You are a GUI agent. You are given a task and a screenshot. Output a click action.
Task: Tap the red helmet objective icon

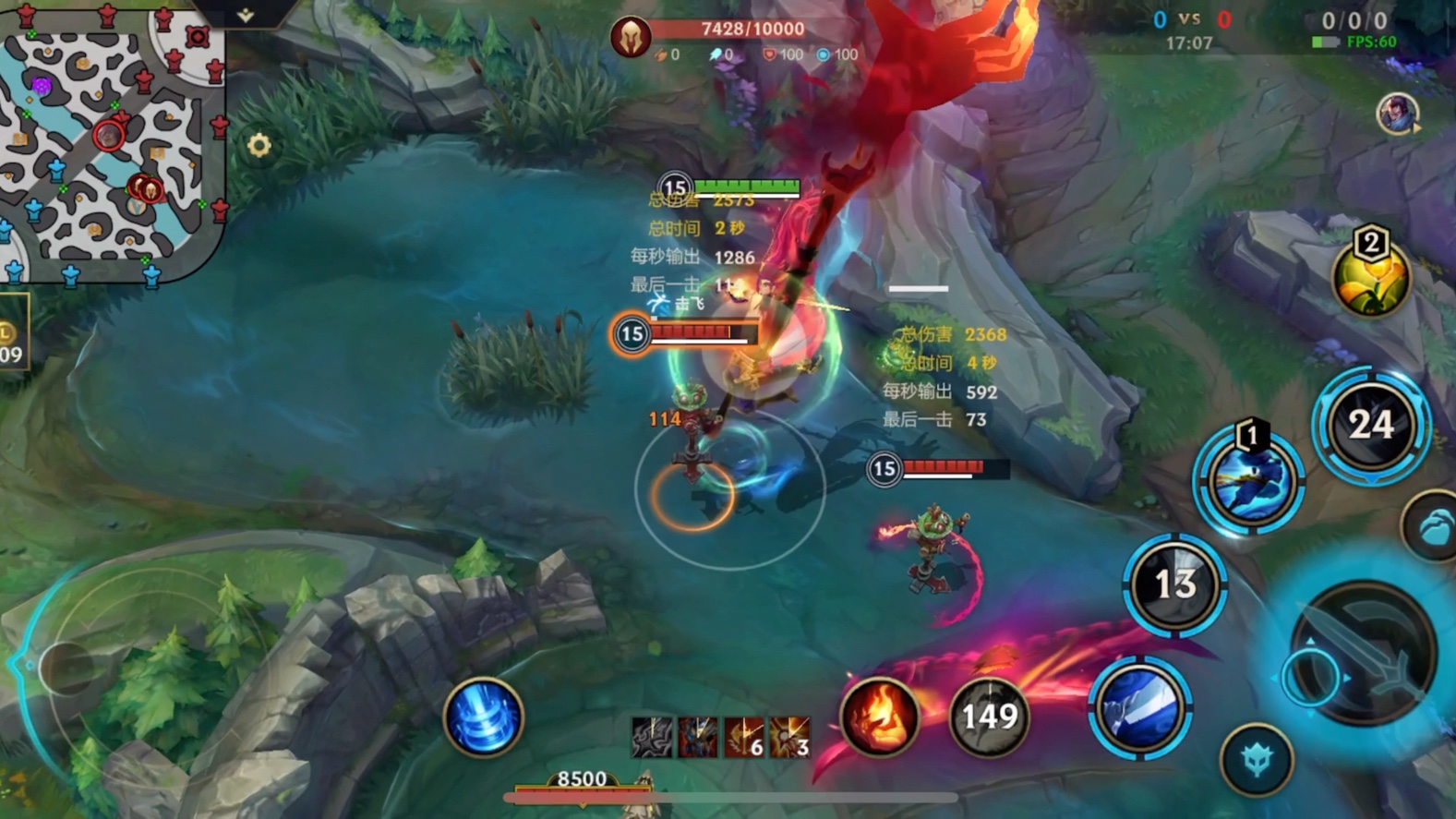[x=632, y=37]
